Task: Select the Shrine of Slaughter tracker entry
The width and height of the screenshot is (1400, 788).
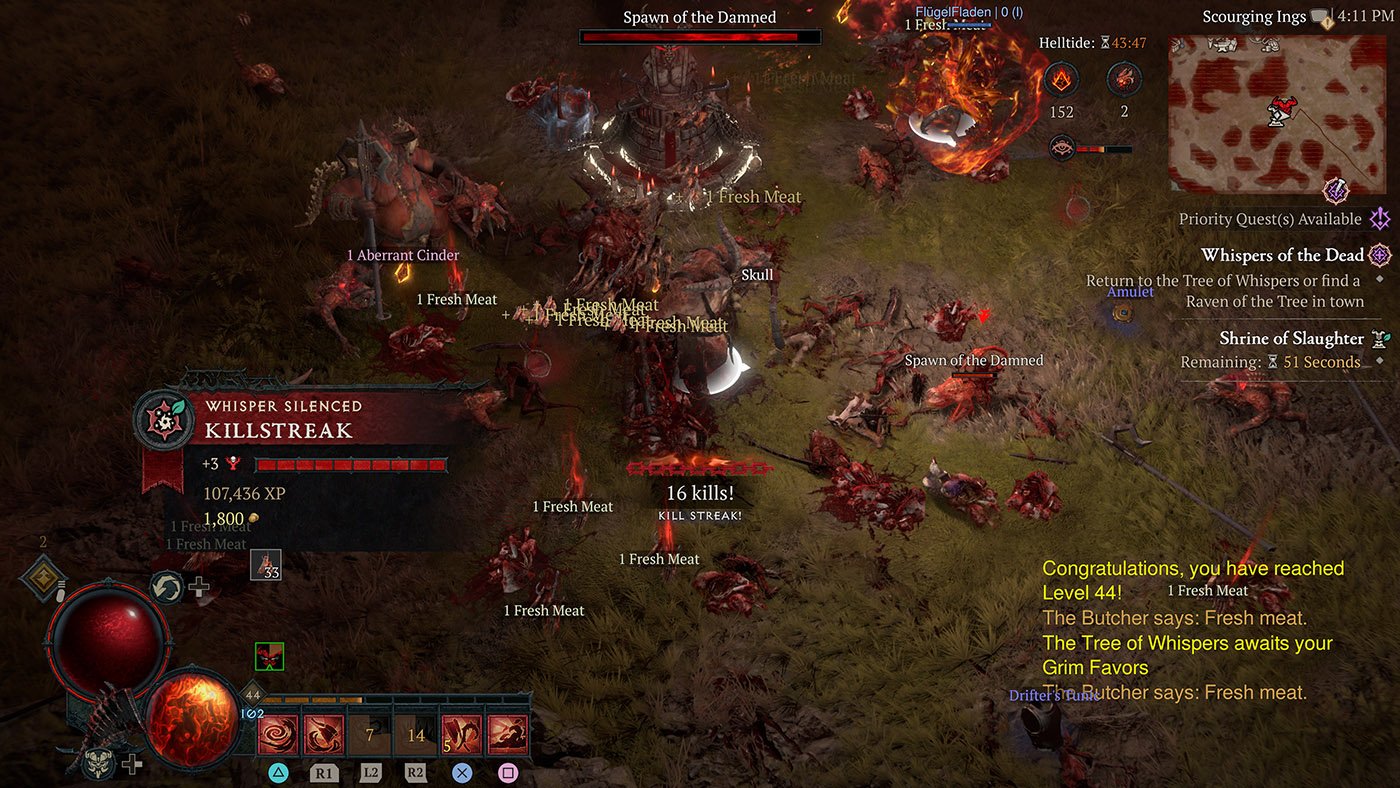Action: click(x=1291, y=338)
